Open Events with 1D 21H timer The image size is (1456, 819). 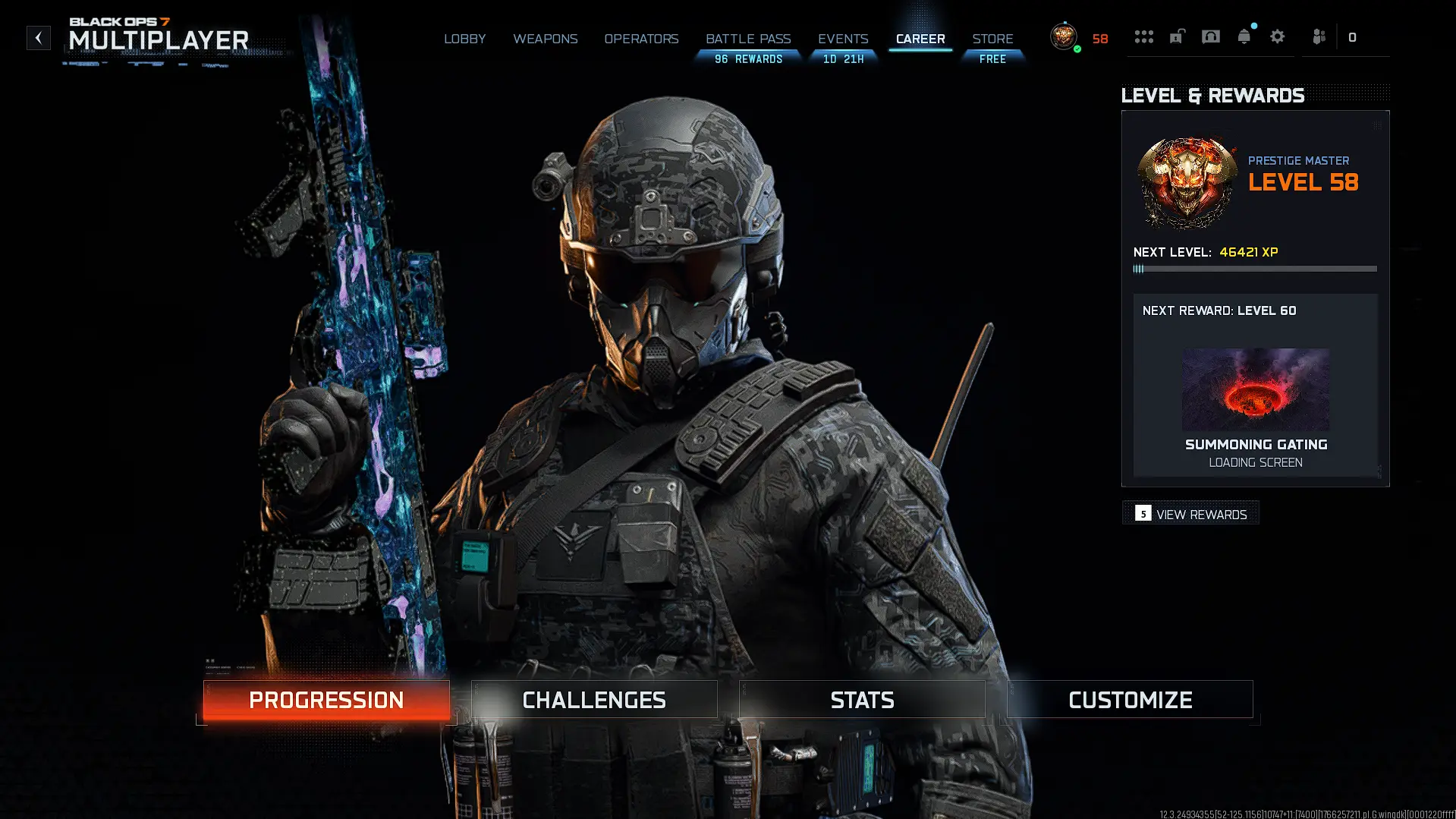point(843,39)
